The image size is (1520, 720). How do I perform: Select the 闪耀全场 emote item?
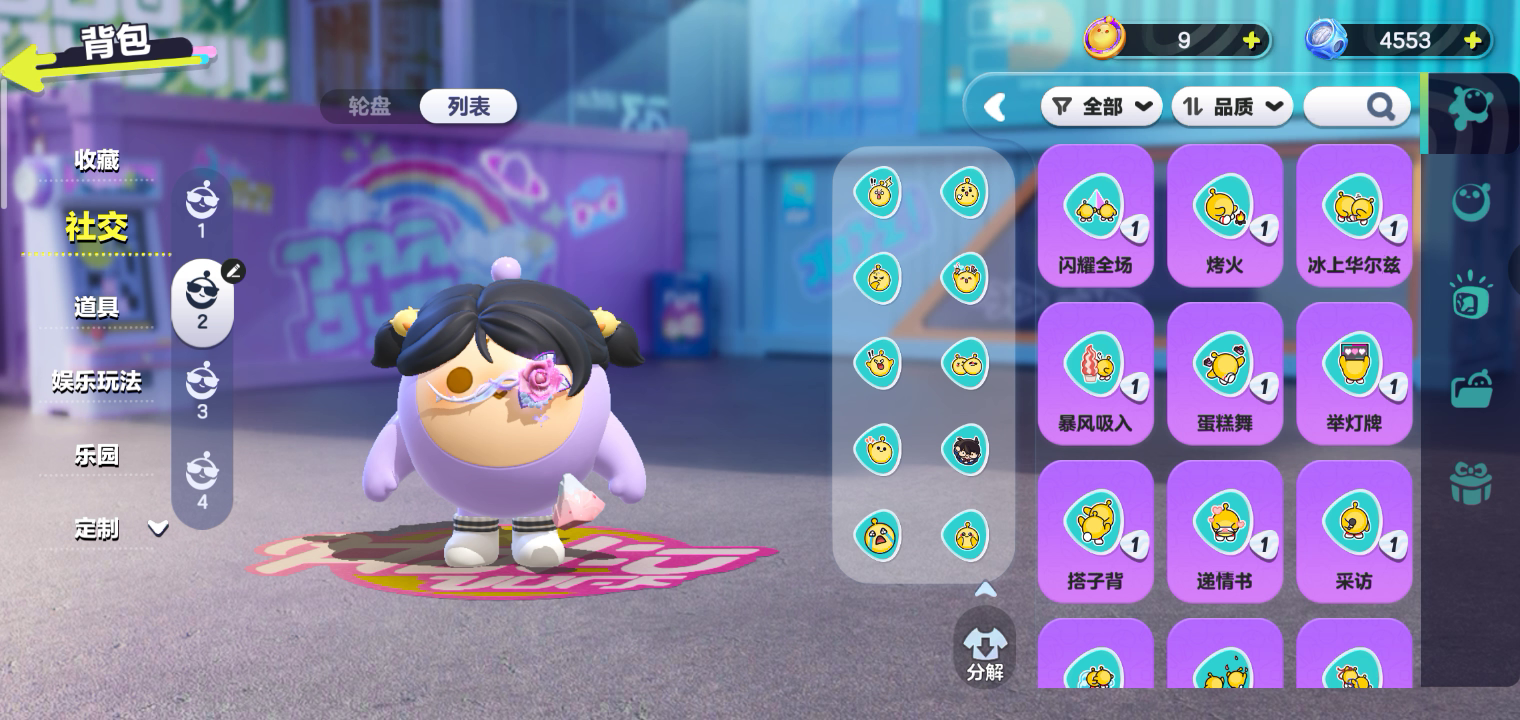[x=1095, y=215]
